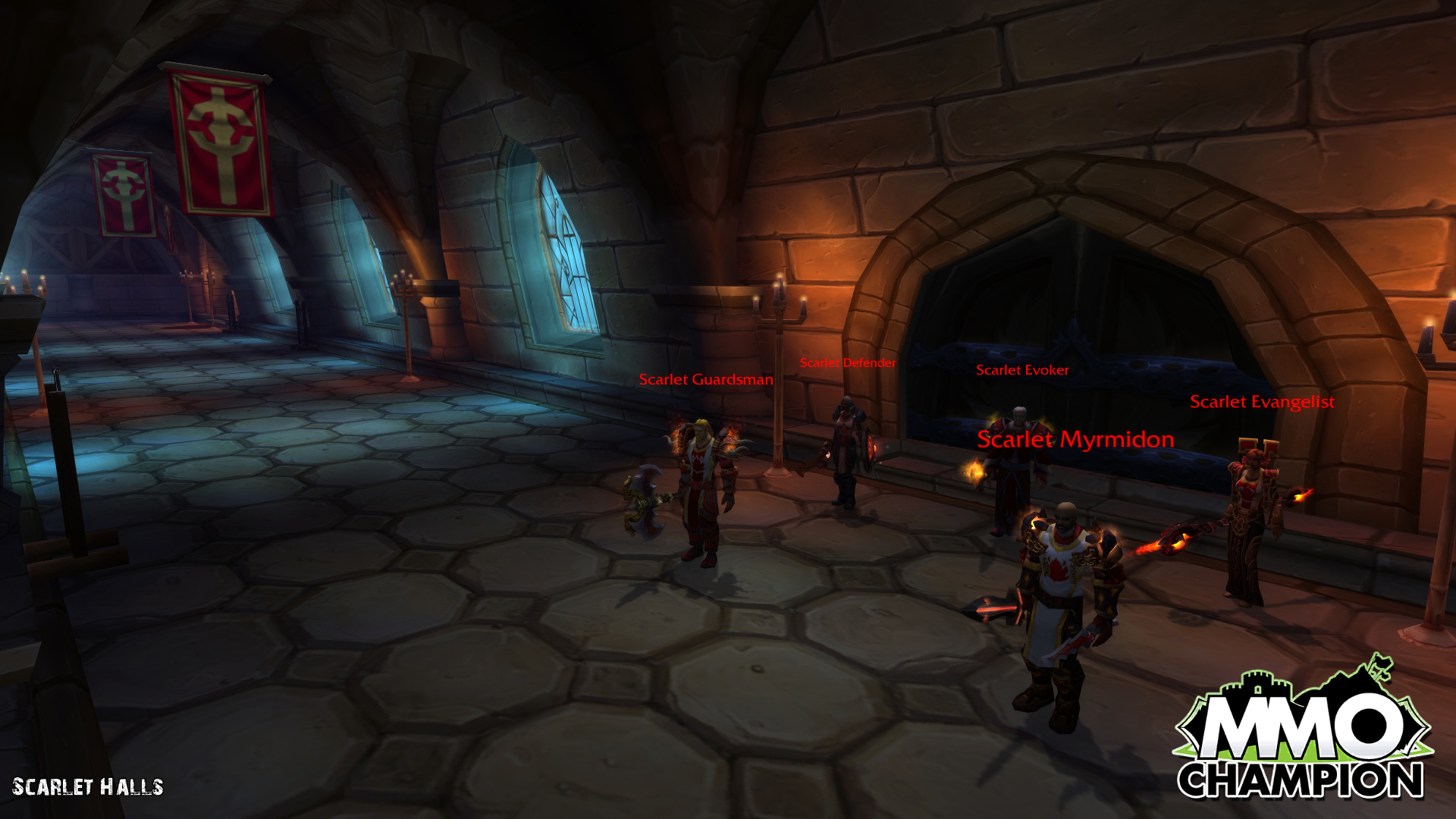Image resolution: width=1456 pixels, height=819 pixels.
Task: Click the Scarlet Evoker nameplate
Action: coord(1022,370)
